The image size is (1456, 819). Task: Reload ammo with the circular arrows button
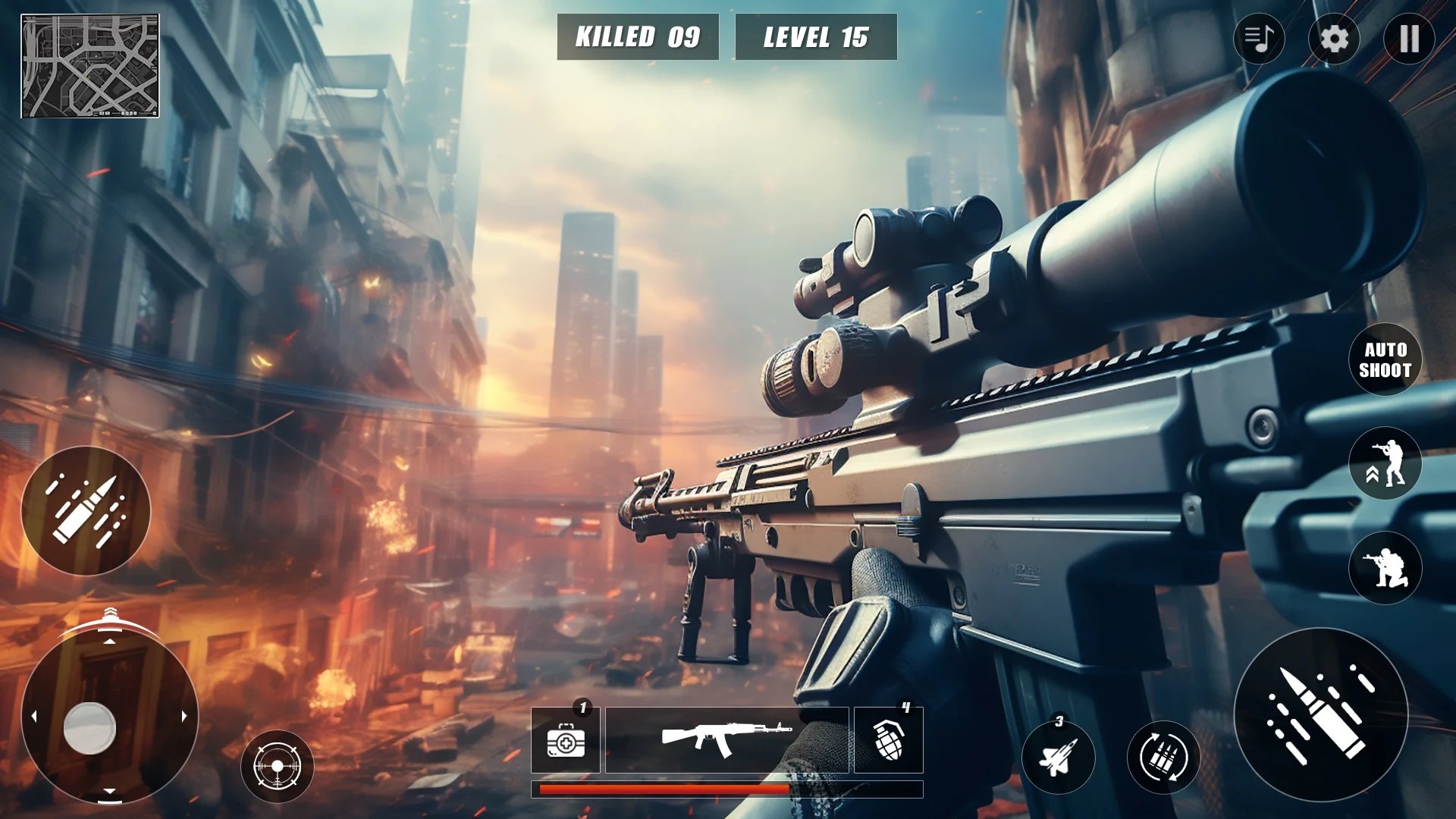1163,757
